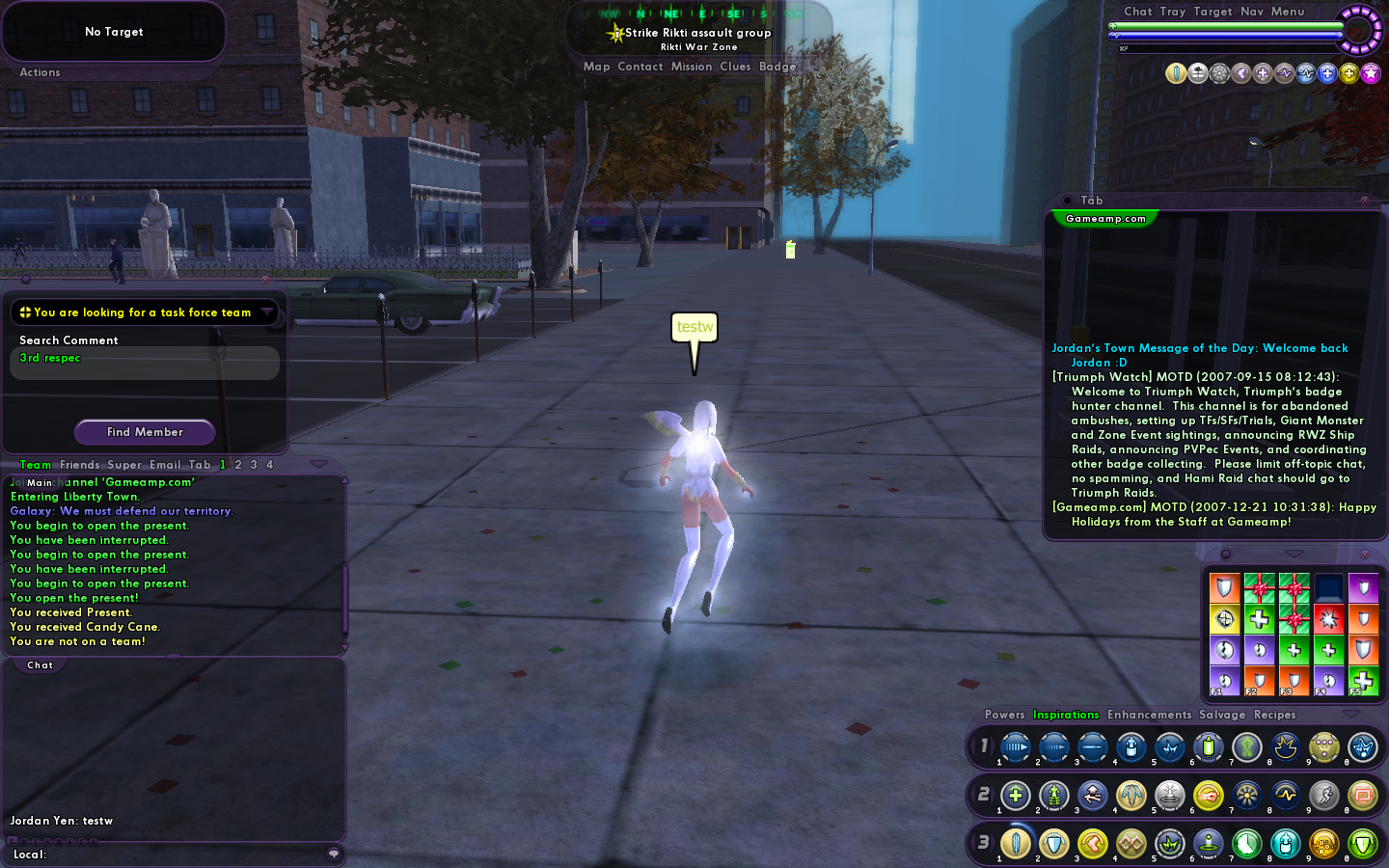The width and height of the screenshot is (1389, 868).
Task: Show the Mission window
Action: (x=691, y=67)
